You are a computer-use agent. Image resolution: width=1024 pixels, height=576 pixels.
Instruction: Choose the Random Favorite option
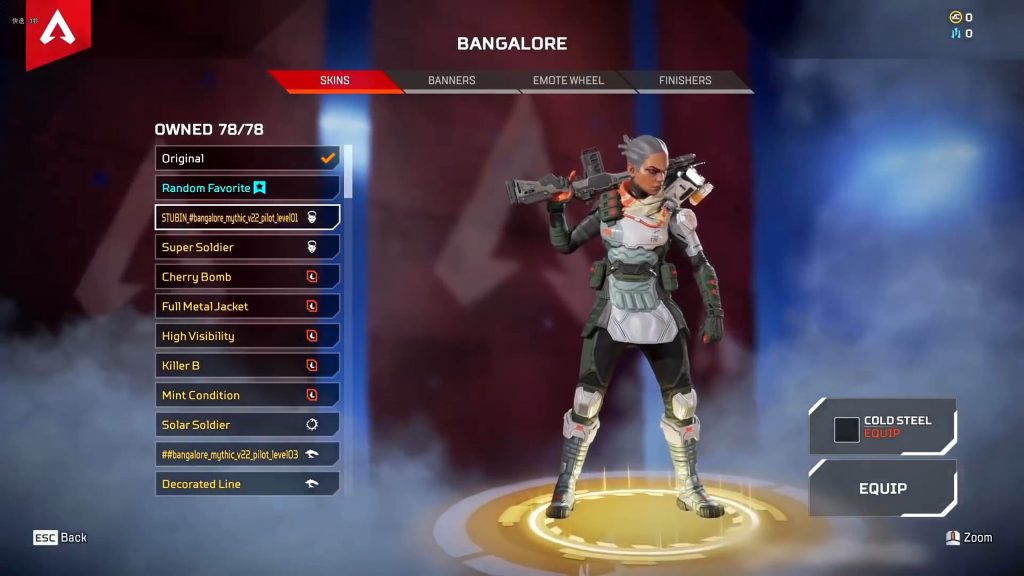coord(247,188)
